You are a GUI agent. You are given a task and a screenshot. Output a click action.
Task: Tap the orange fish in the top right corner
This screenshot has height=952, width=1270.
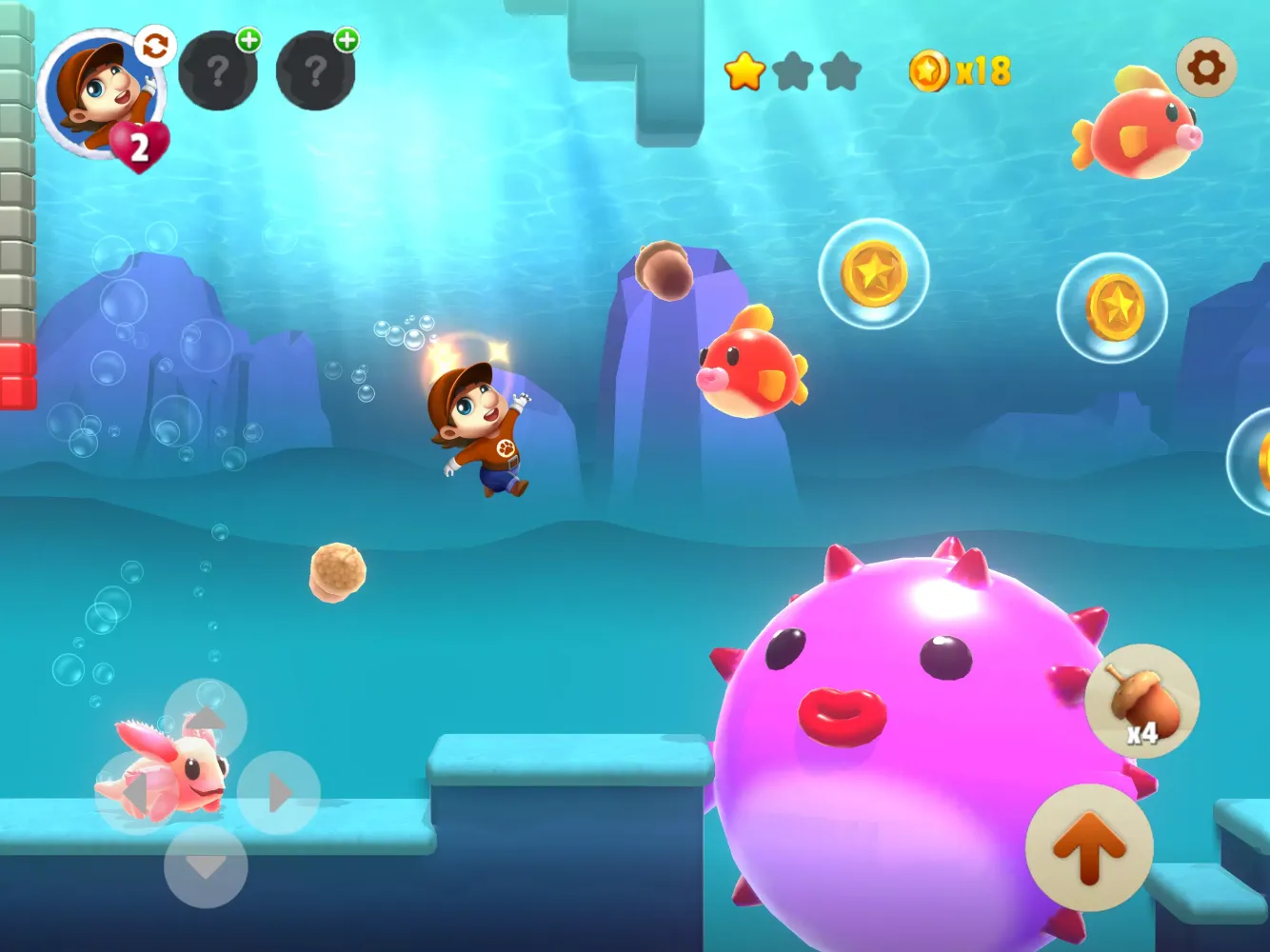(x=1138, y=133)
